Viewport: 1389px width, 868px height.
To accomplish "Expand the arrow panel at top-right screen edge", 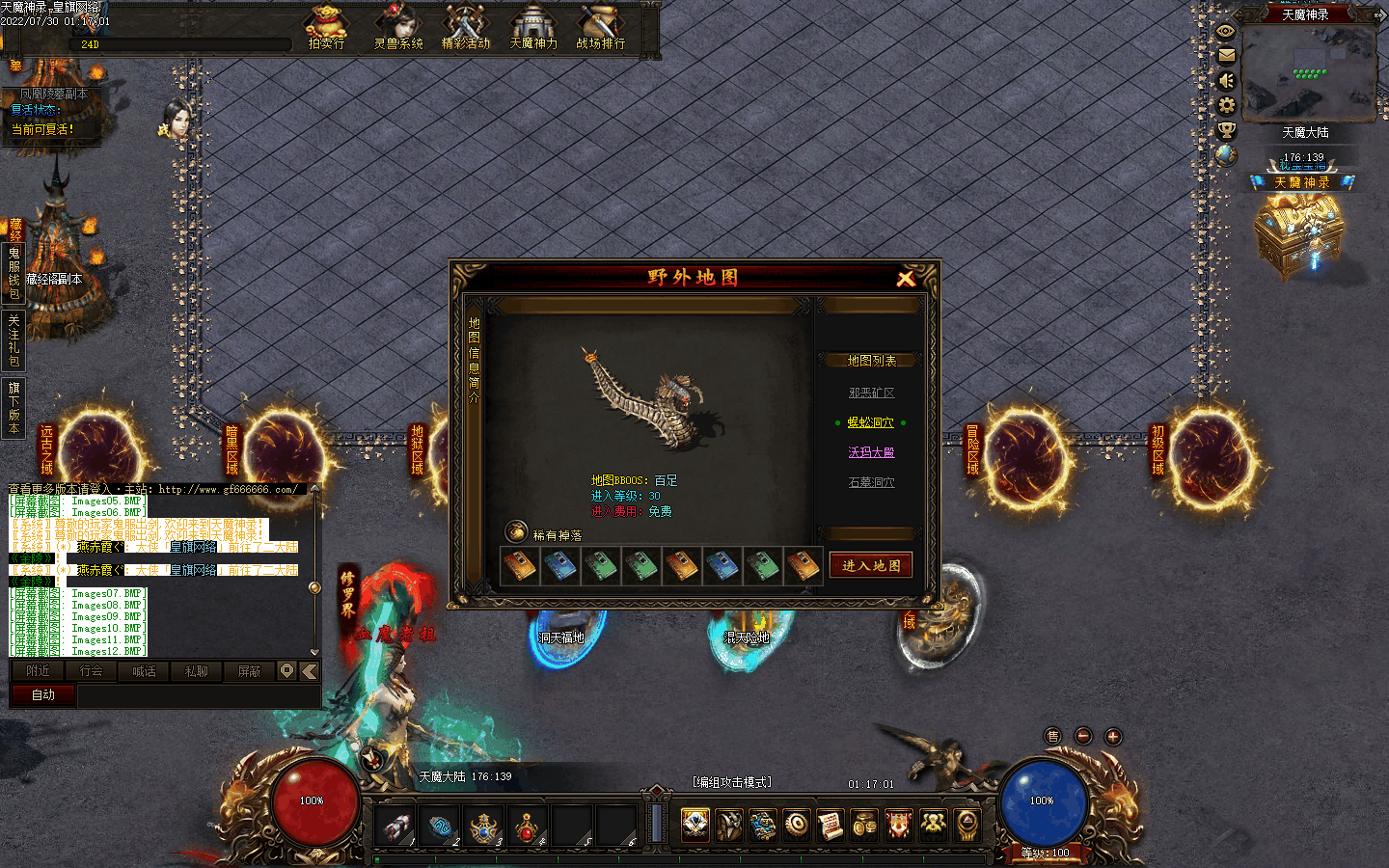I will 1383,15.
